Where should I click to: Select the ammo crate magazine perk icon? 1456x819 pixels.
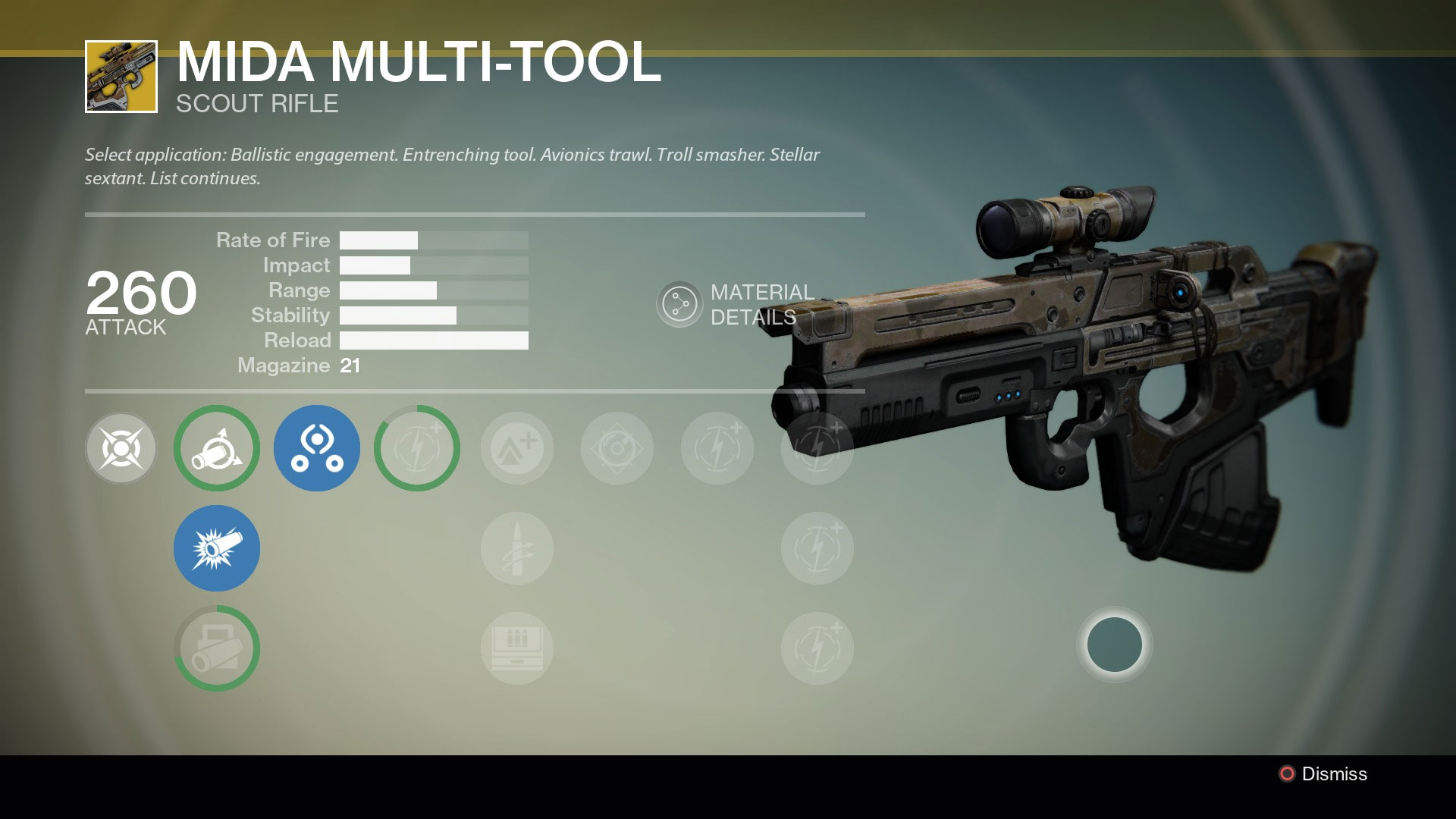point(516,648)
